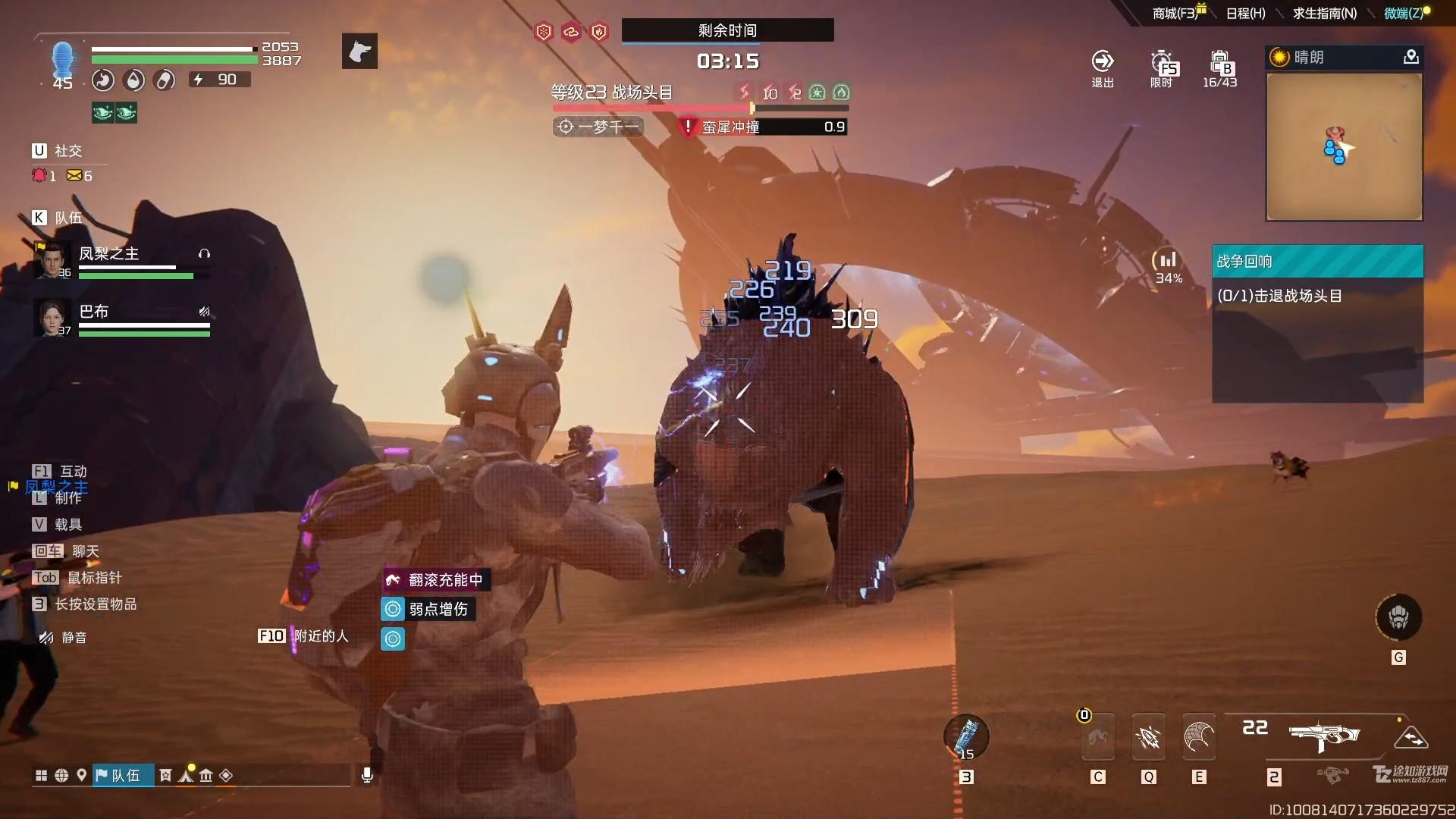Open the wolf head icon beside health bar

[x=359, y=52]
